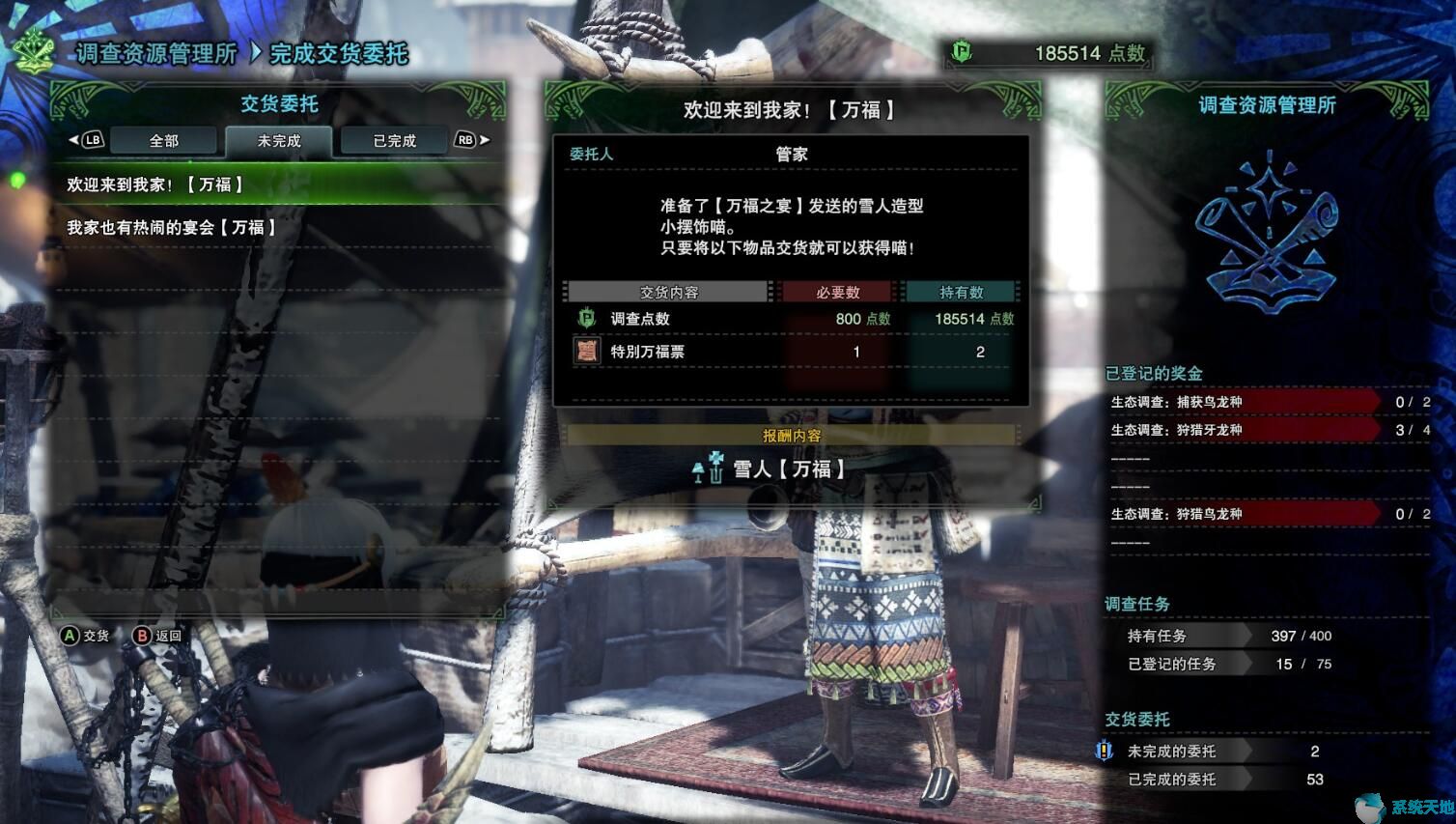Click the 特别万福票 item row
Image resolution: width=1456 pixels, height=824 pixels.
pos(792,352)
